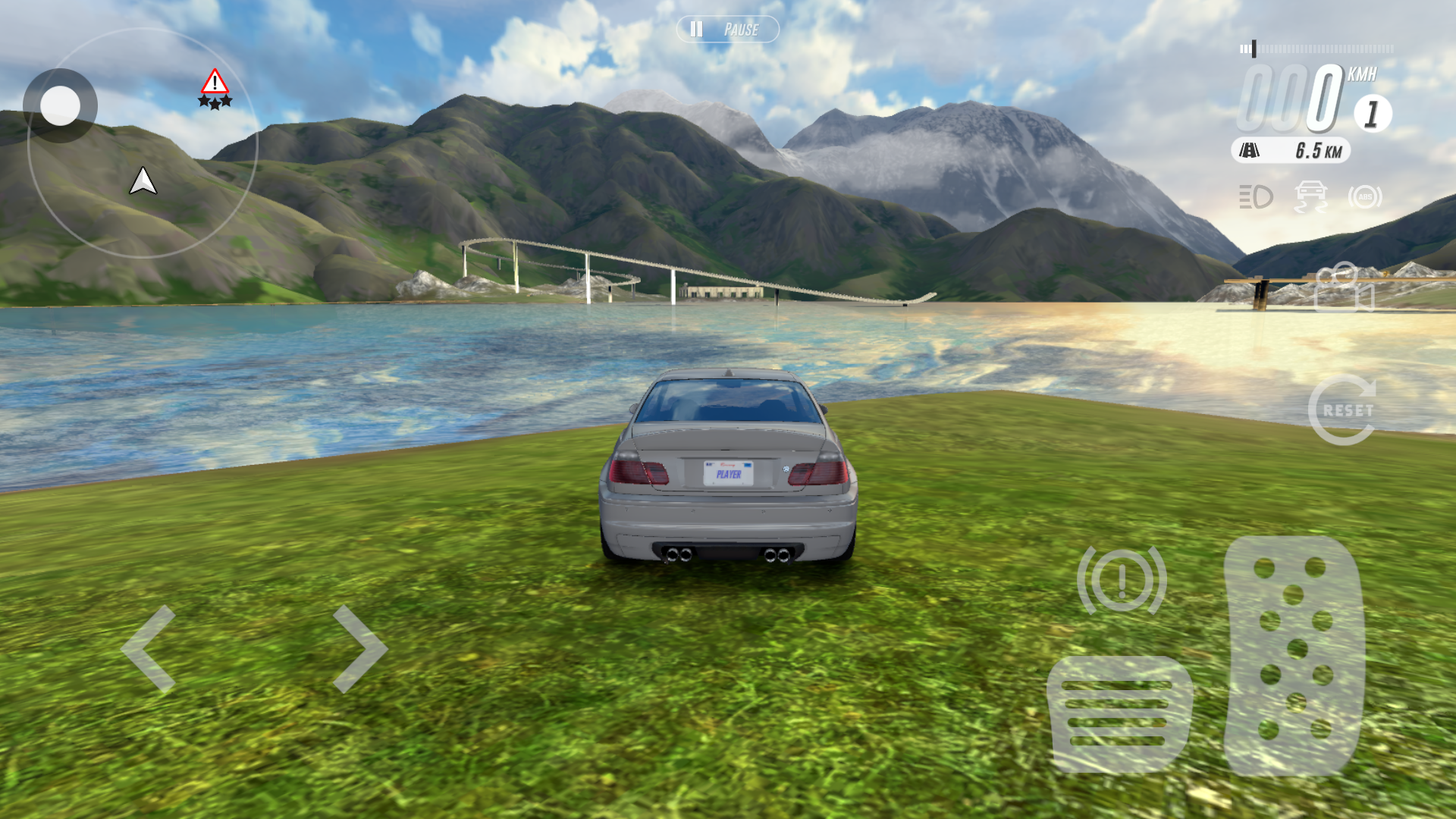This screenshot has height=819, width=1456.
Task: Tap the white joystick knob
Action: click(x=60, y=105)
